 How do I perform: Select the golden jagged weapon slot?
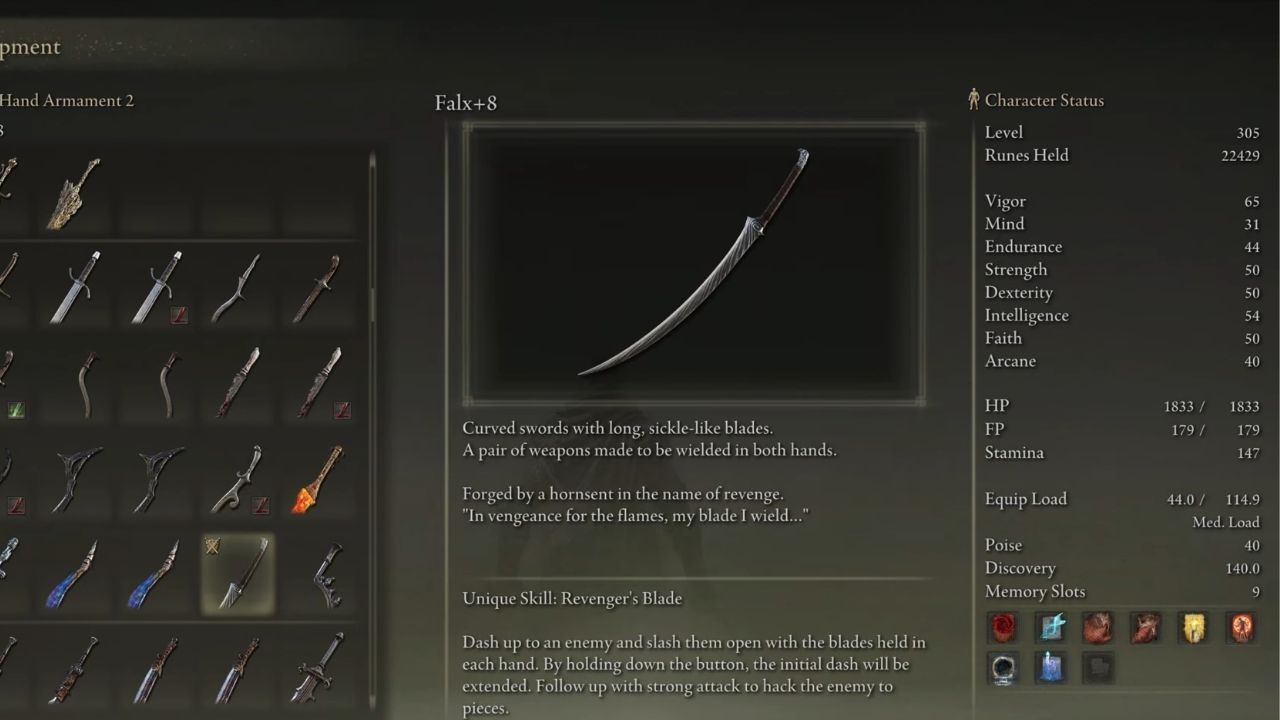(75, 192)
